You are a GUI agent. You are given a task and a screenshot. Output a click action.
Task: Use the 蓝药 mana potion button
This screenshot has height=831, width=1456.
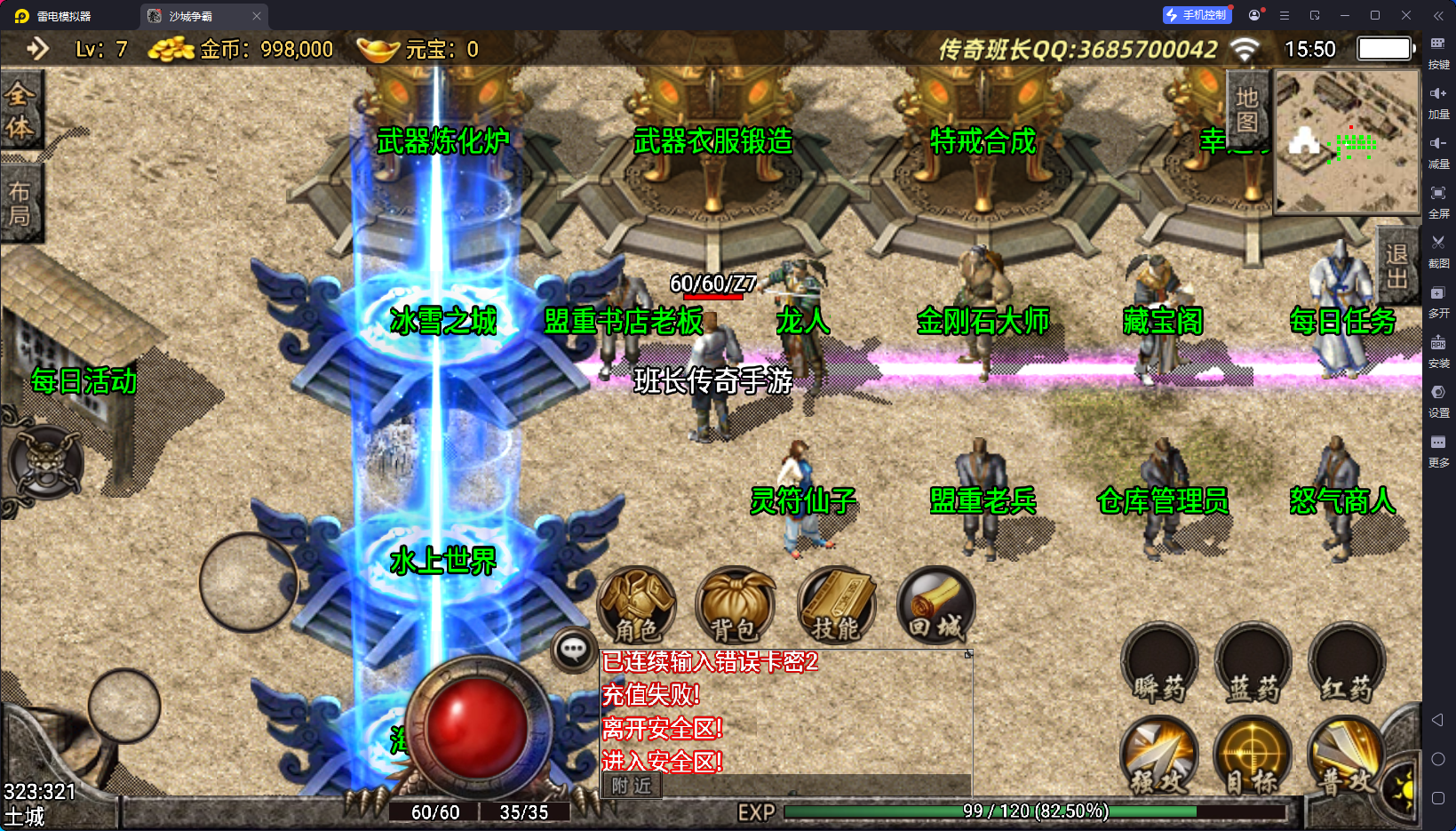click(1253, 665)
